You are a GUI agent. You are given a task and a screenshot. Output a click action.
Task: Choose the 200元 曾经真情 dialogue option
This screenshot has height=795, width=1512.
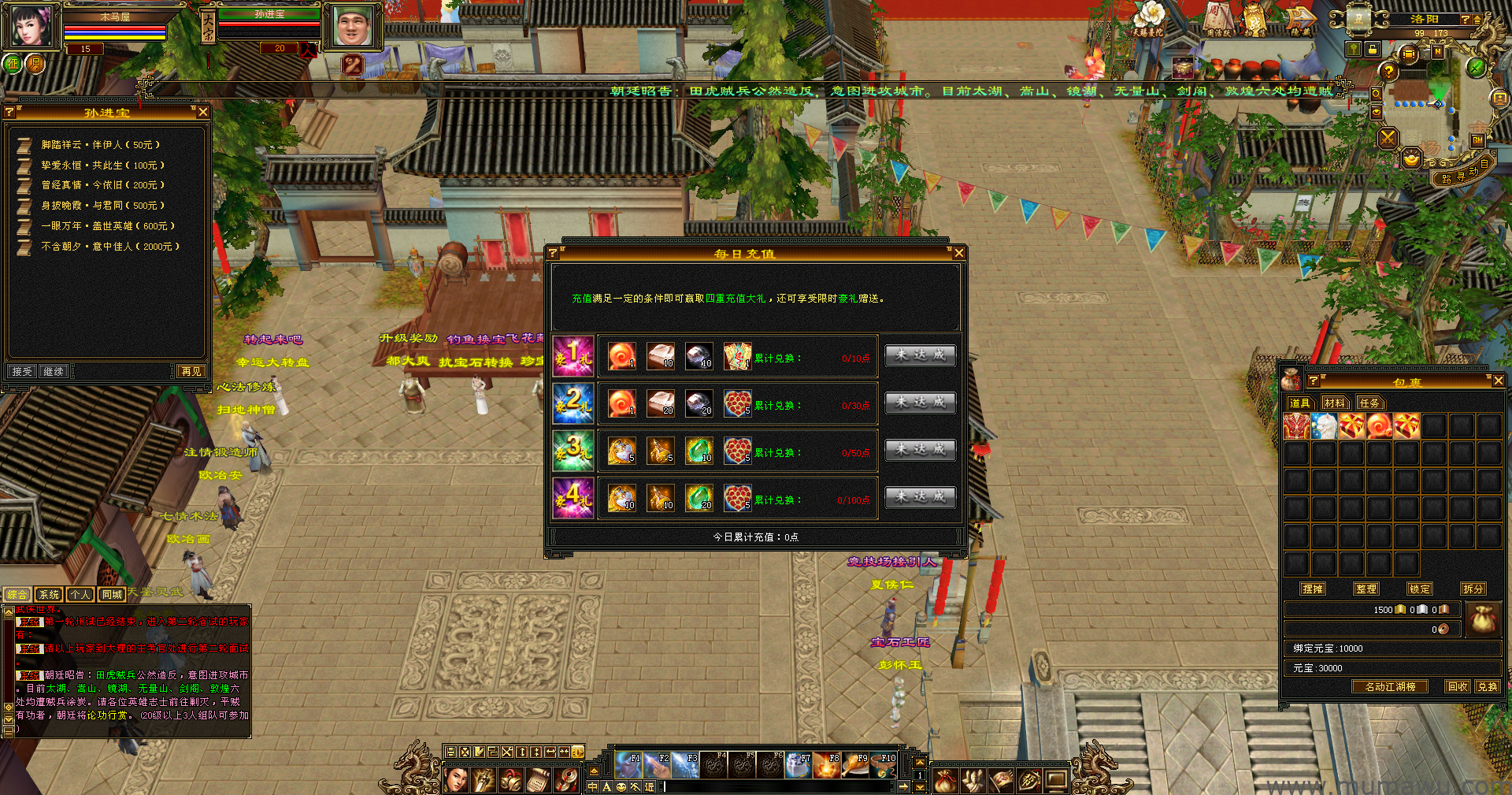coord(102,185)
